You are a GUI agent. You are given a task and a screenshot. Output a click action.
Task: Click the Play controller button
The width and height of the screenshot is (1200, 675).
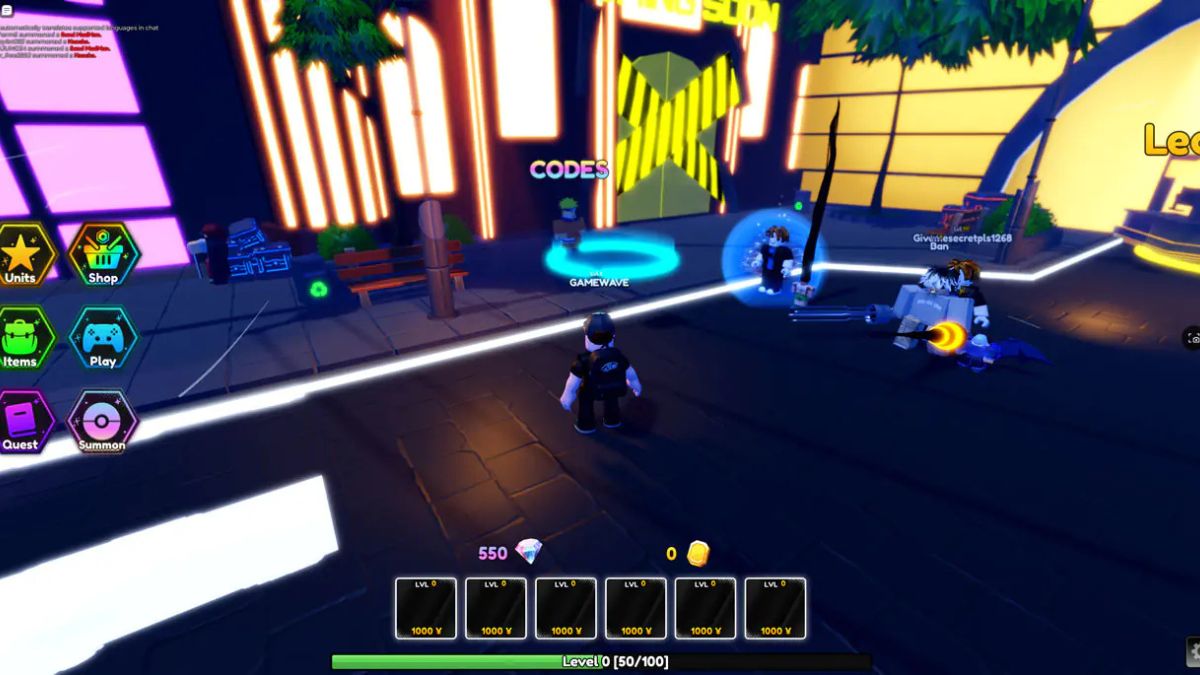coord(102,338)
